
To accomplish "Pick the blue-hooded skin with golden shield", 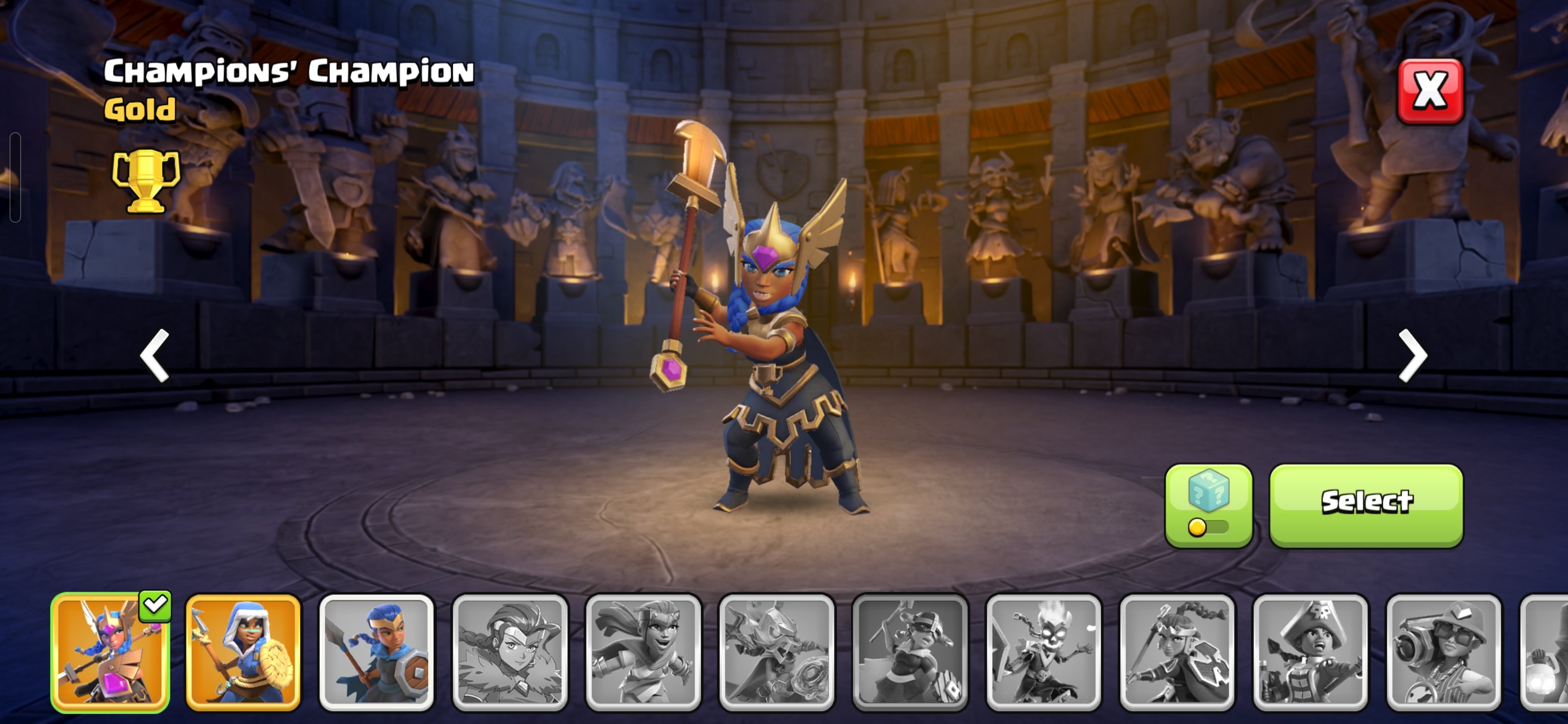I will (x=243, y=652).
